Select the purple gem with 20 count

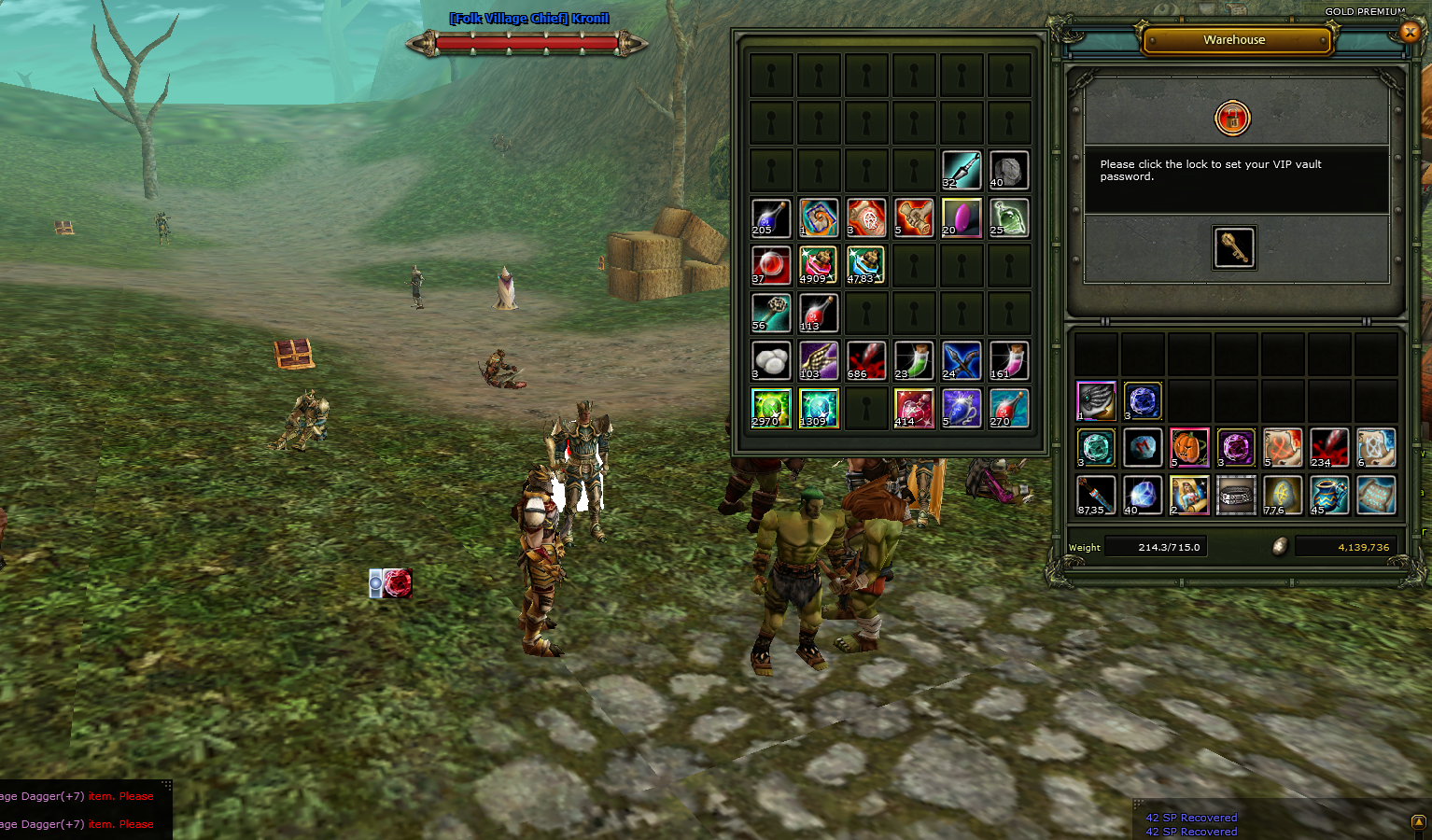coord(961,217)
